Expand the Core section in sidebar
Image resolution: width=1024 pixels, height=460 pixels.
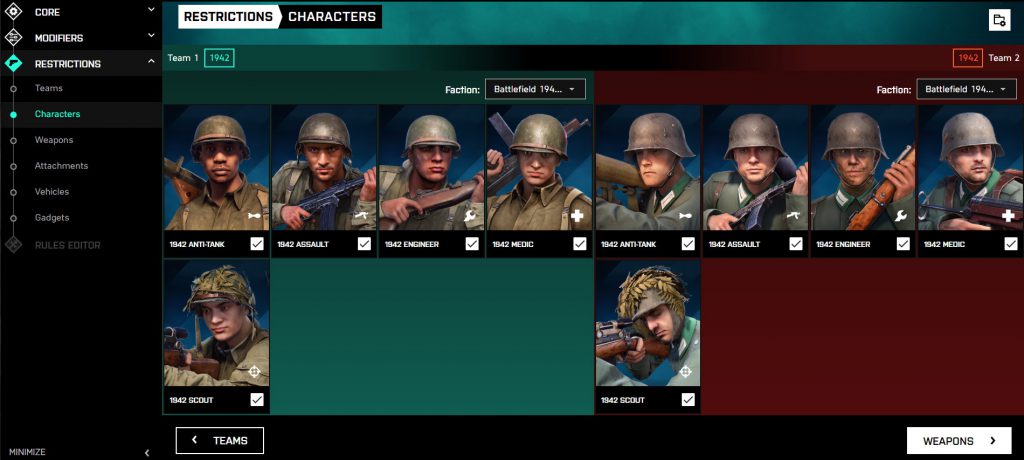click(x=80, y=12)
